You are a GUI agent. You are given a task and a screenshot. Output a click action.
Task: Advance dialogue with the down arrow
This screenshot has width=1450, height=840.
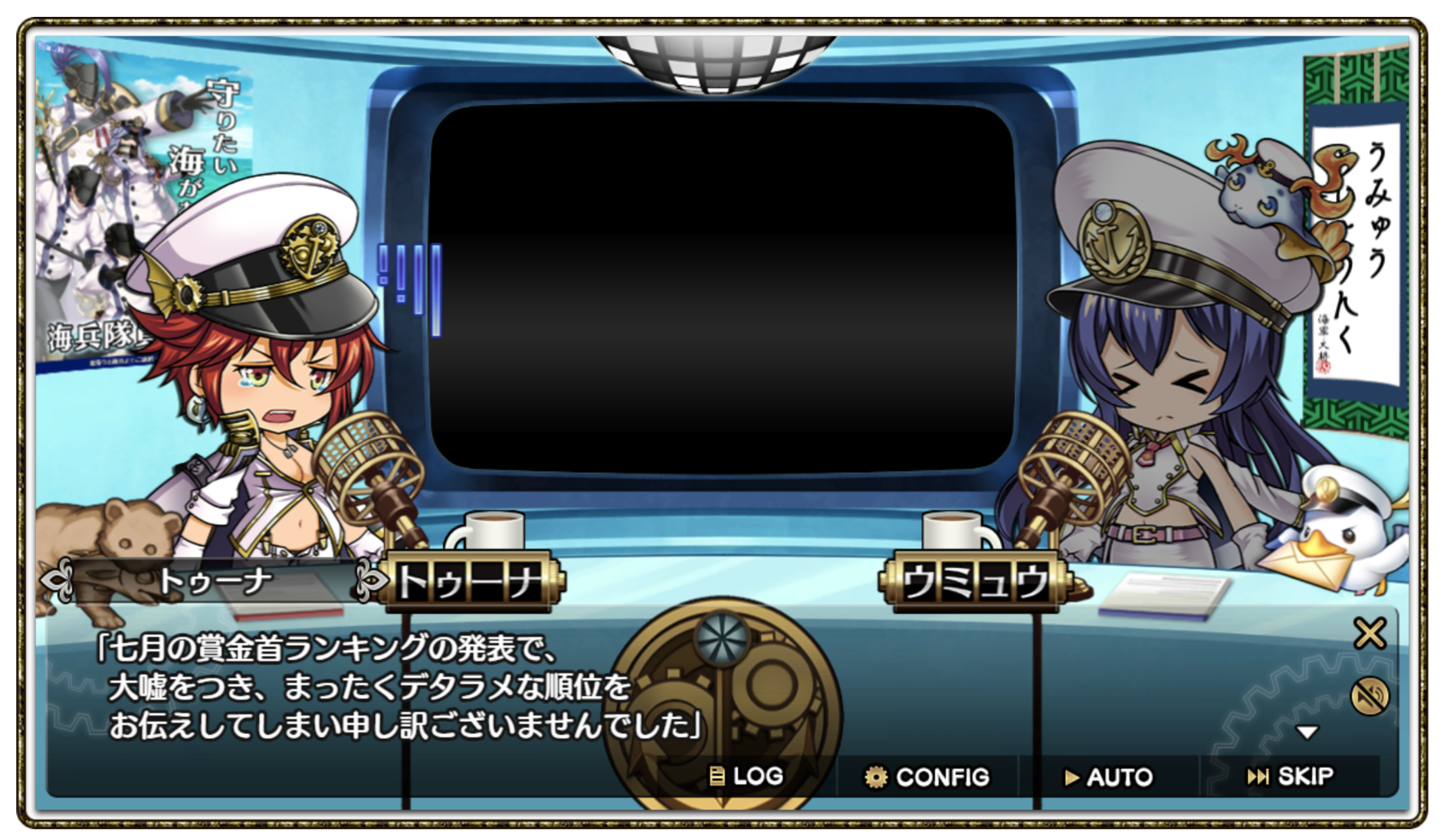[1307, 733]
